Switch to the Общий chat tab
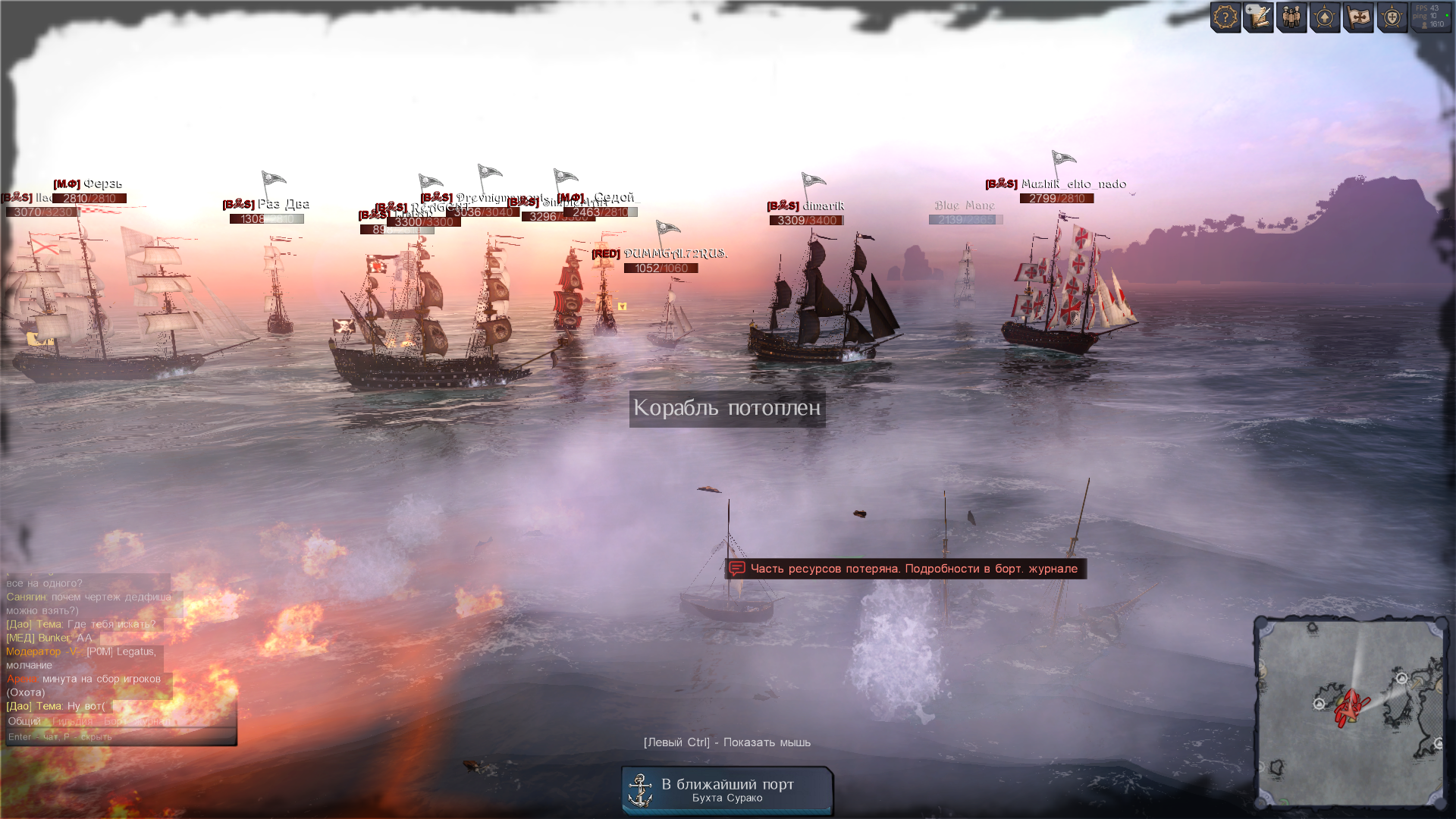 point(24,721)
